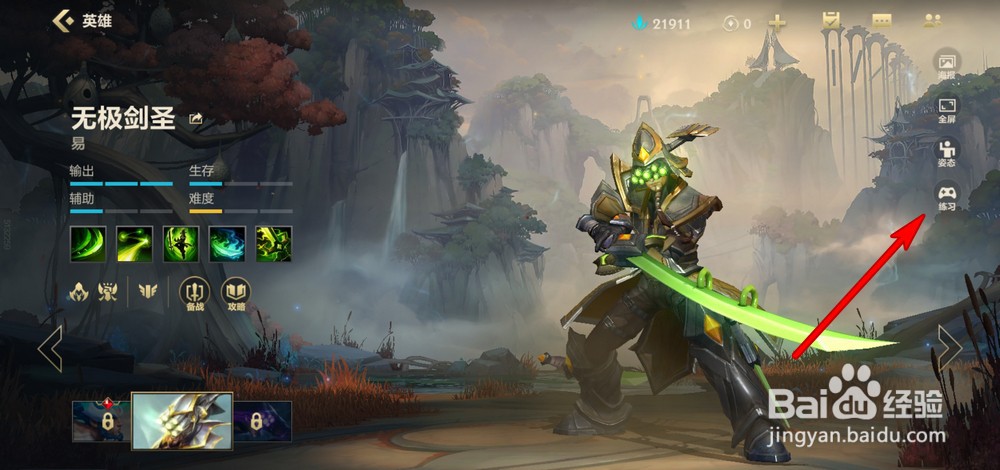Switch to 全屏 fullscreen view
Screen dimensions: 1000x470
(946, 108)
